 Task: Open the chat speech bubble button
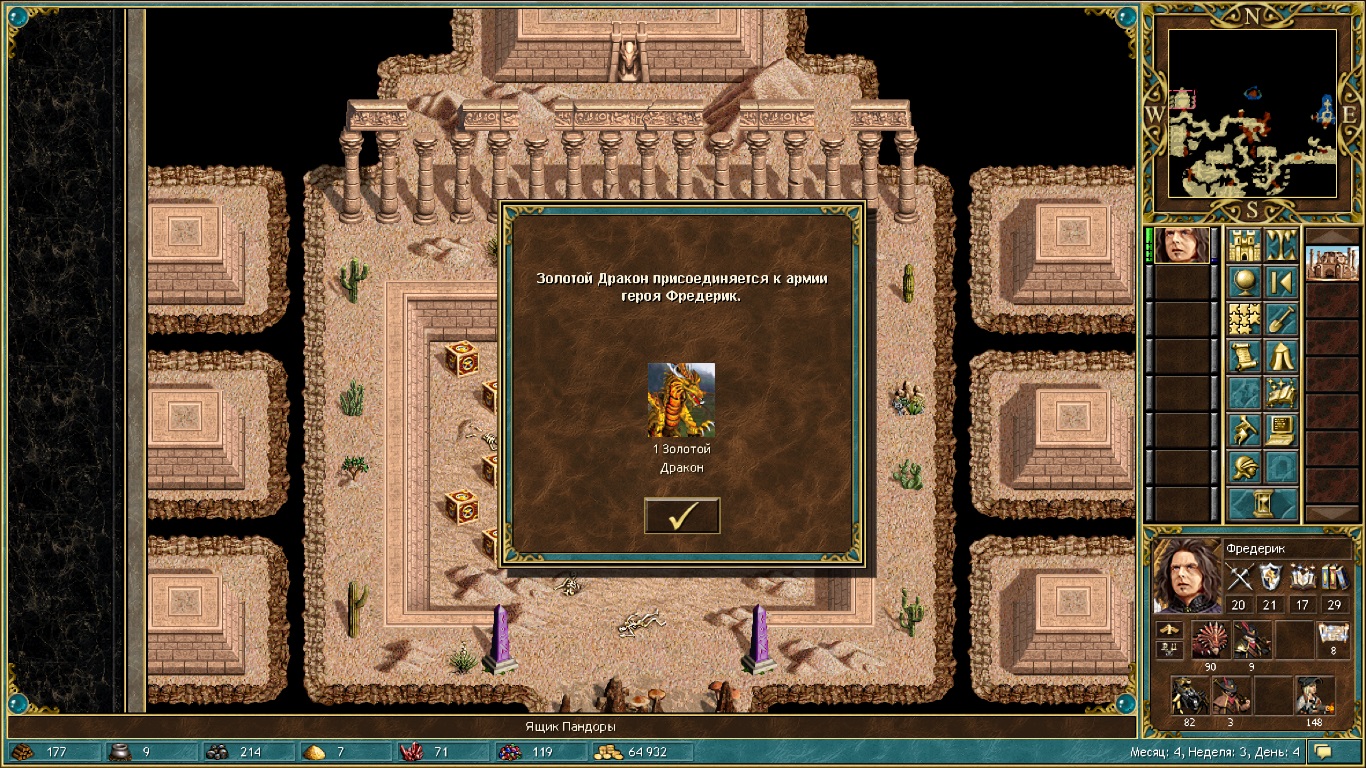(x=1324, y=751)
